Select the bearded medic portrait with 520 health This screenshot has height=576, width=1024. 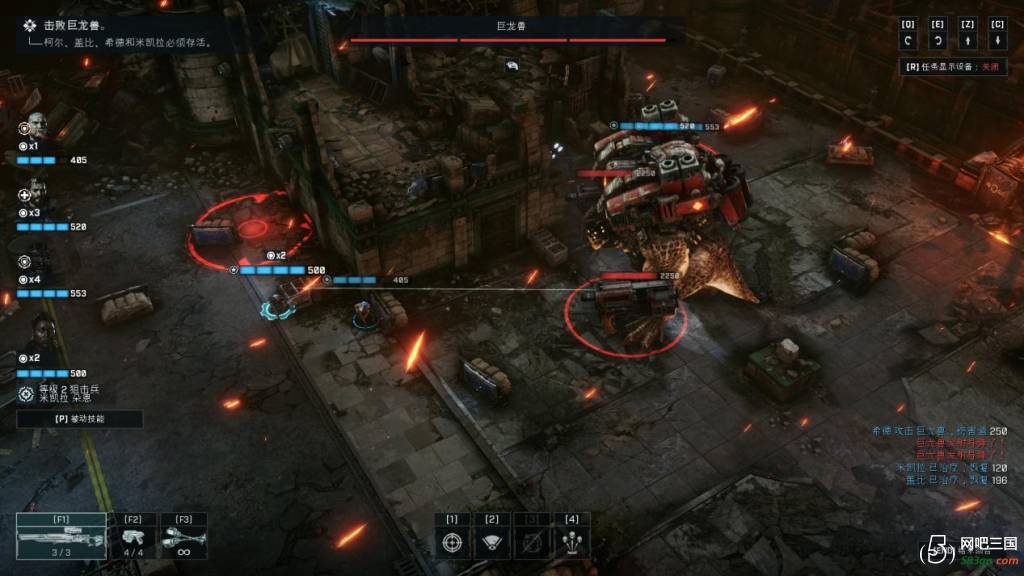36,193
